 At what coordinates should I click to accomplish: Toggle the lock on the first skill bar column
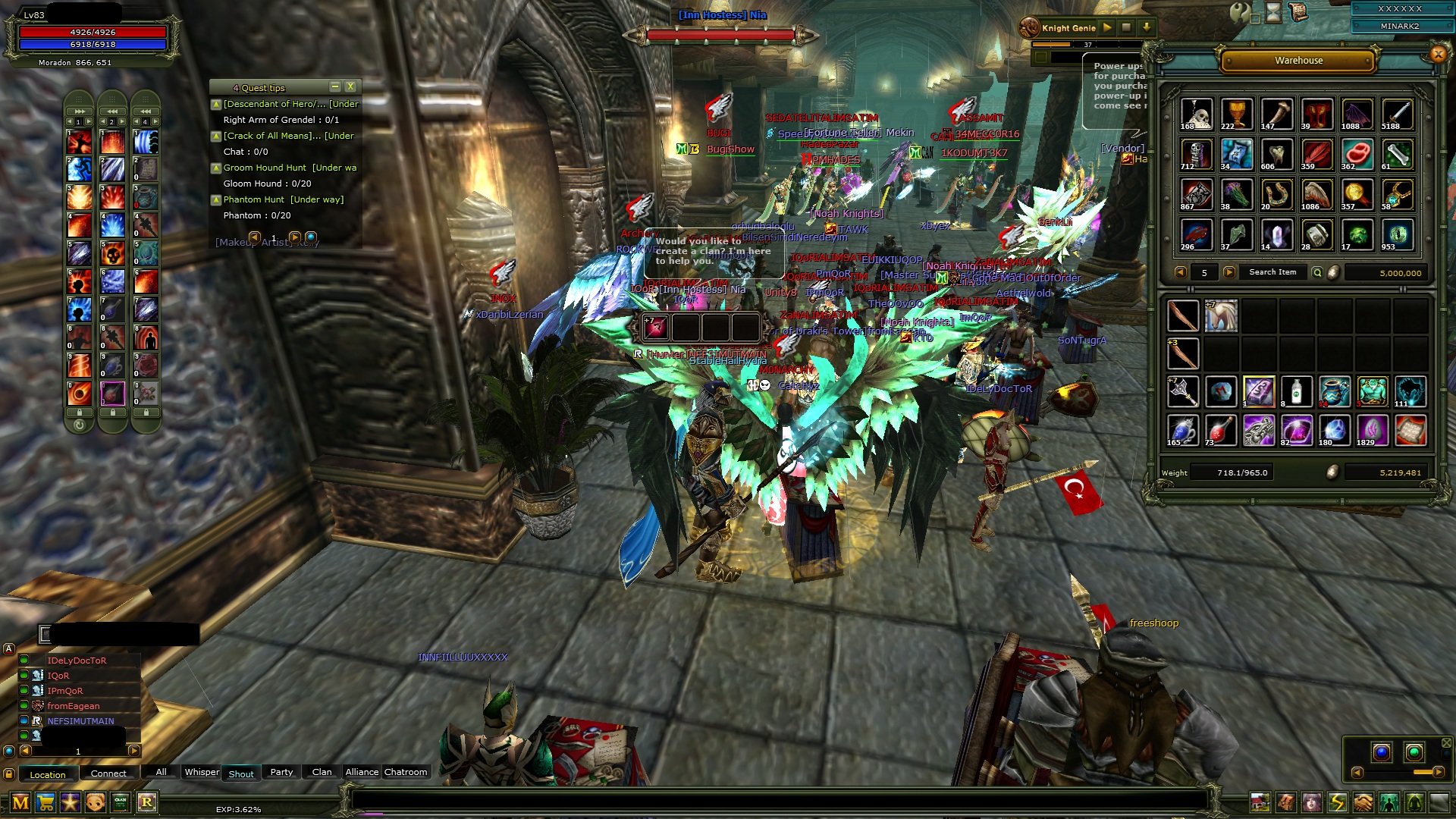tap(80, 413)
